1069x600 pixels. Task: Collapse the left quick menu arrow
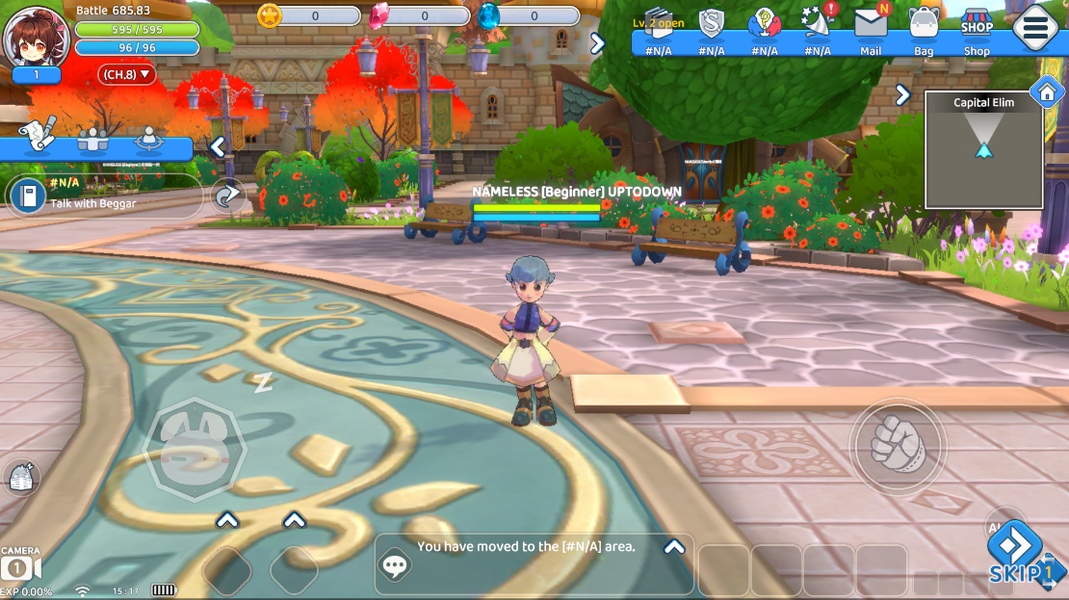(x=217, y=147)
